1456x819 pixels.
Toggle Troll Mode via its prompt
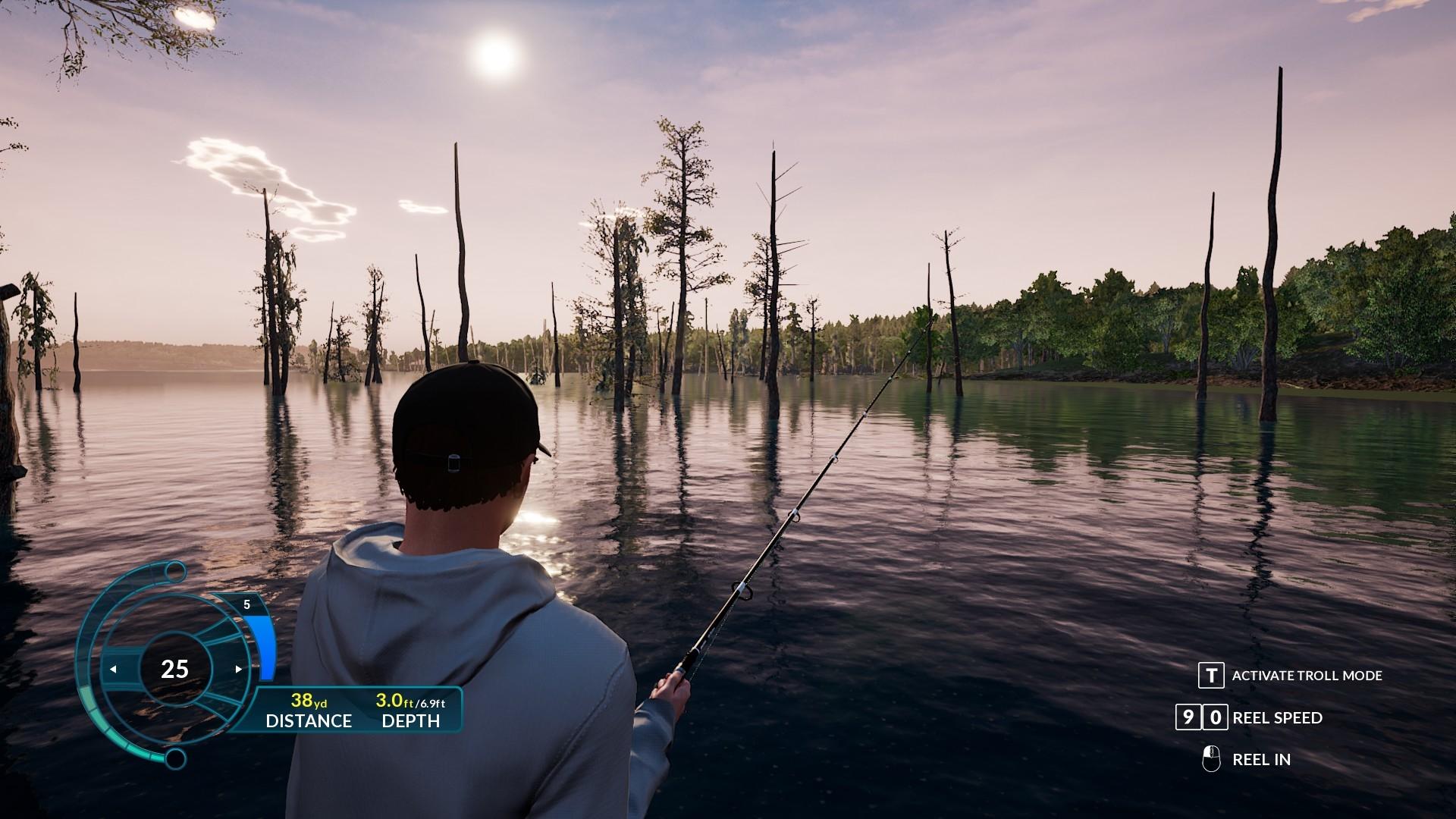tap(1211, 675)
